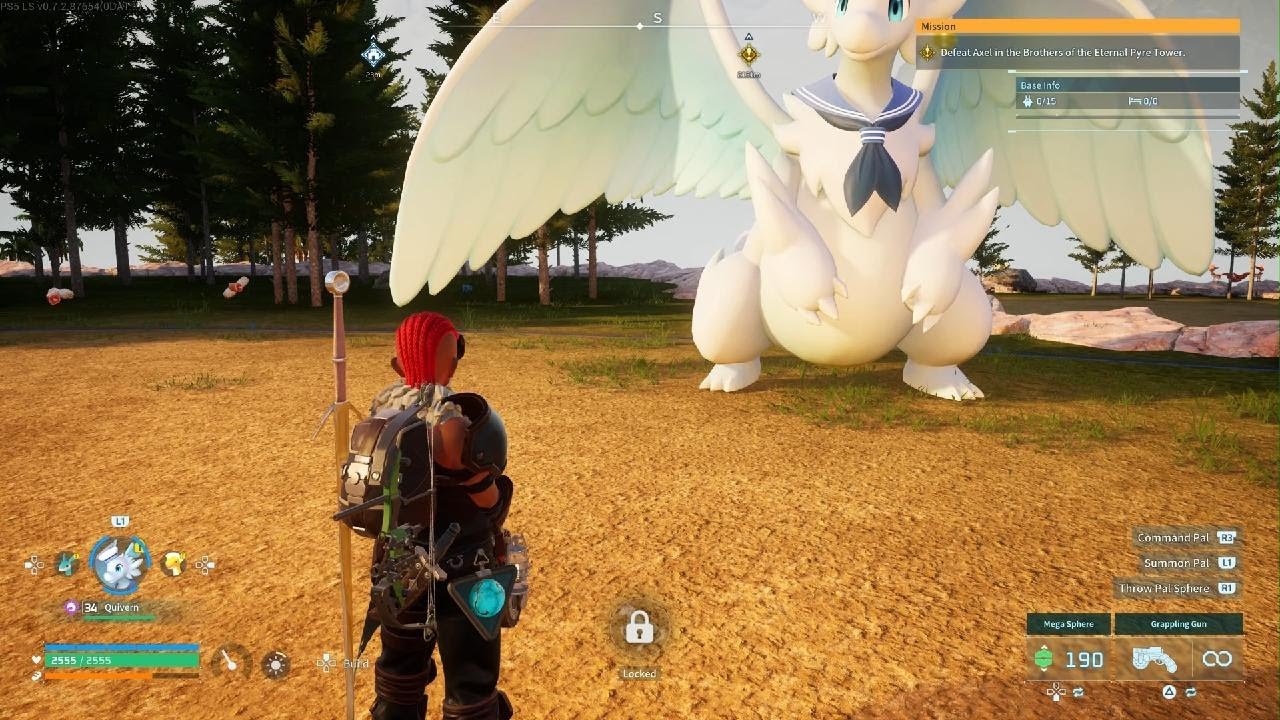The height and width of the screenshot is (720, 1280).
Task: Click the sun time-of-day icon
Action: (x=276, y=663)
